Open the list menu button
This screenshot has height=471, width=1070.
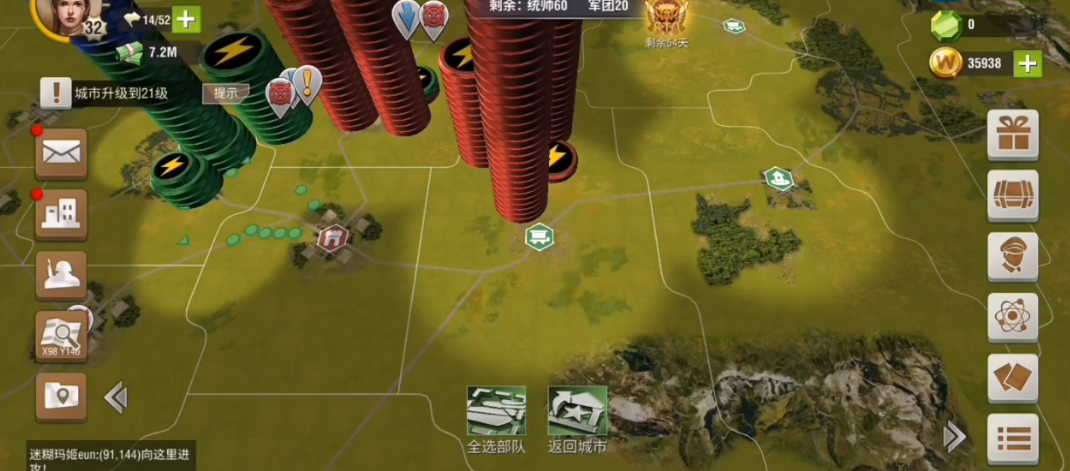(1012, 438)
